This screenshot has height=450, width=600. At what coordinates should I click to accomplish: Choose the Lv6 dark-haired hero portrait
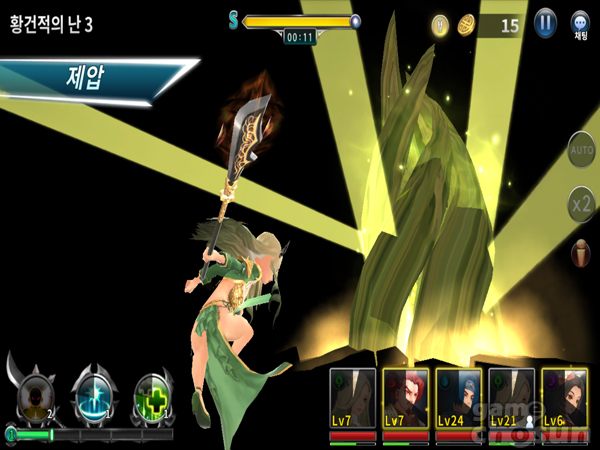564,399
